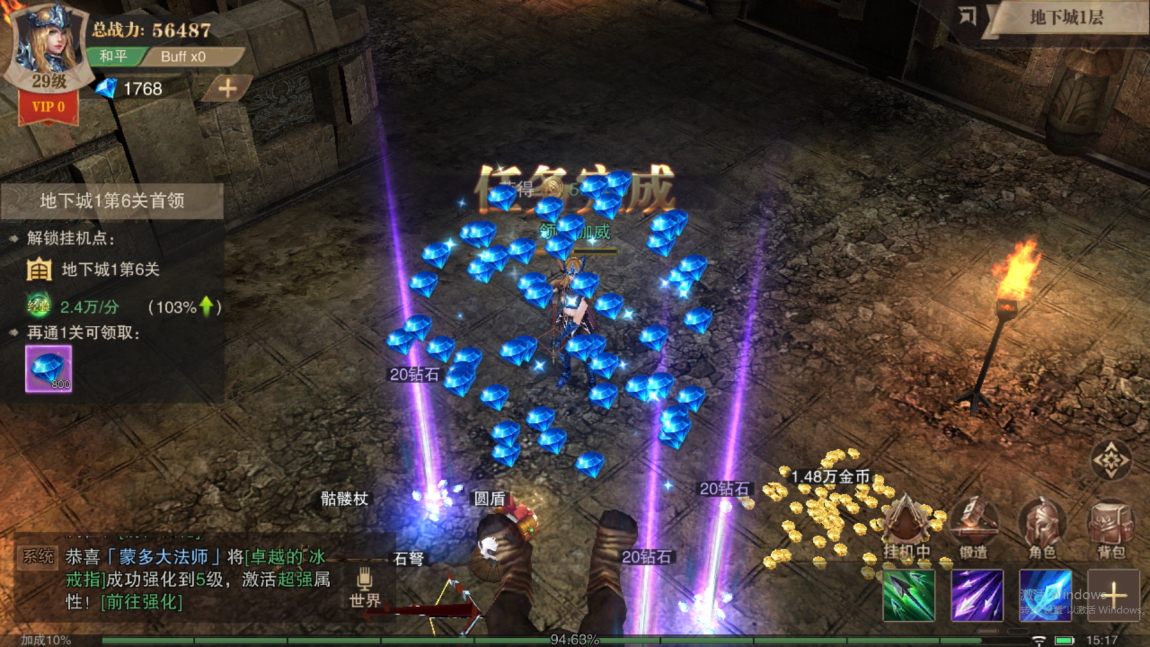1150x647 pixels.
Task: Toggle the 和平 peace mode label
Action: (113, 56)
